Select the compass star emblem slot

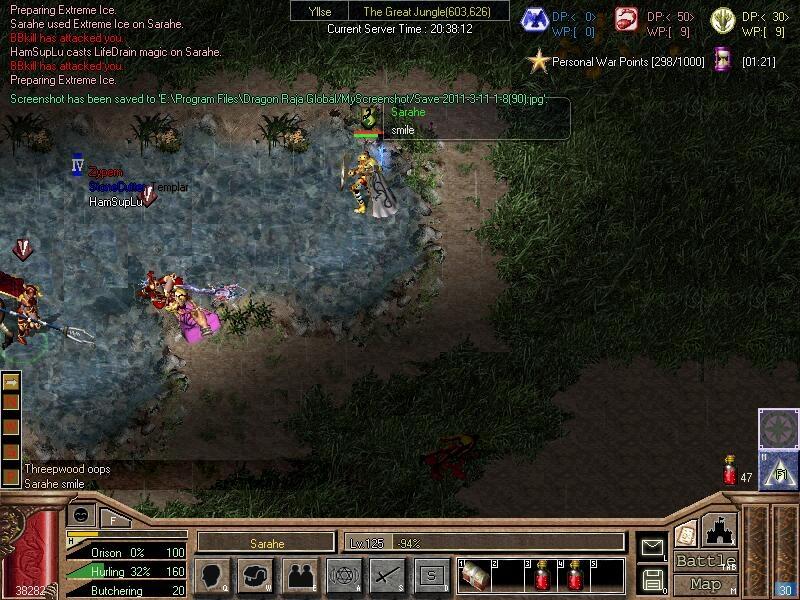tap(778, 428)
